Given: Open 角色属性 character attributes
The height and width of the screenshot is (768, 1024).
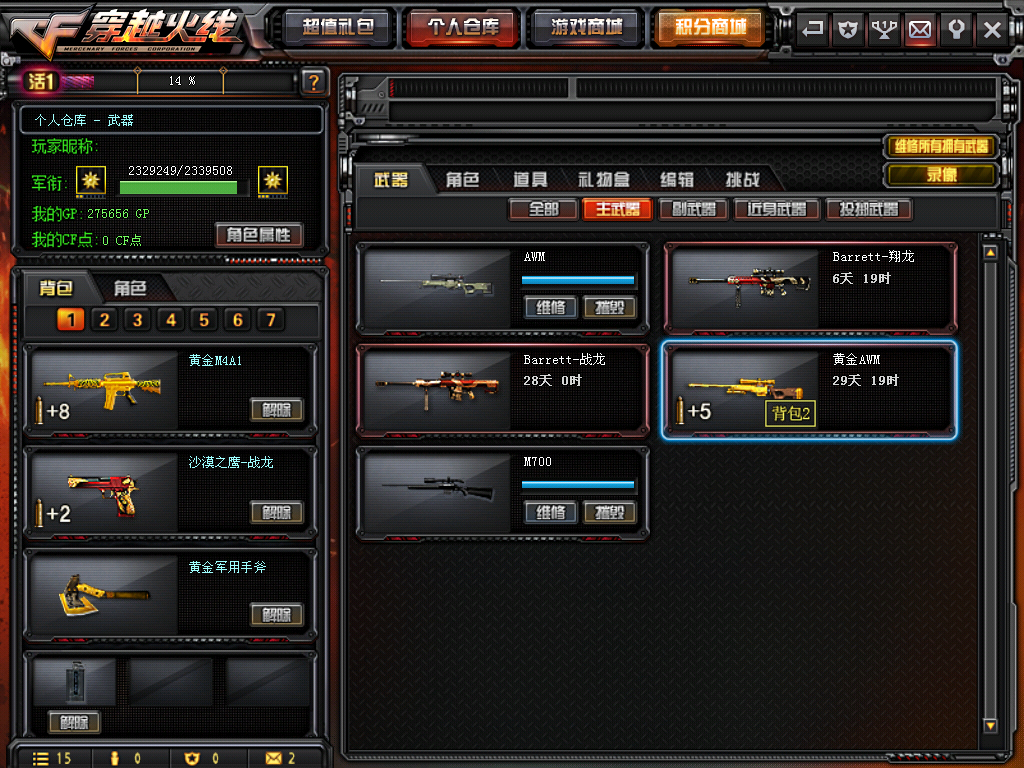Looking at the screenshot, I should 258,235.
